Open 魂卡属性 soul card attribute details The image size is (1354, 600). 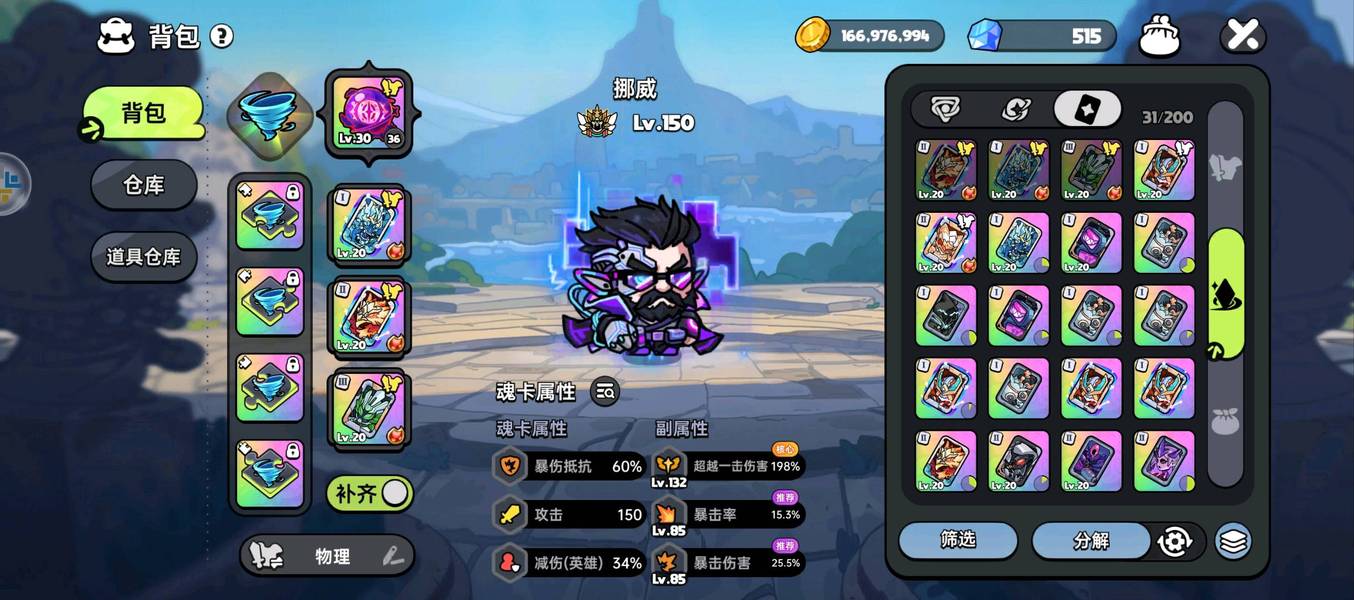click(x=604, y=392)
